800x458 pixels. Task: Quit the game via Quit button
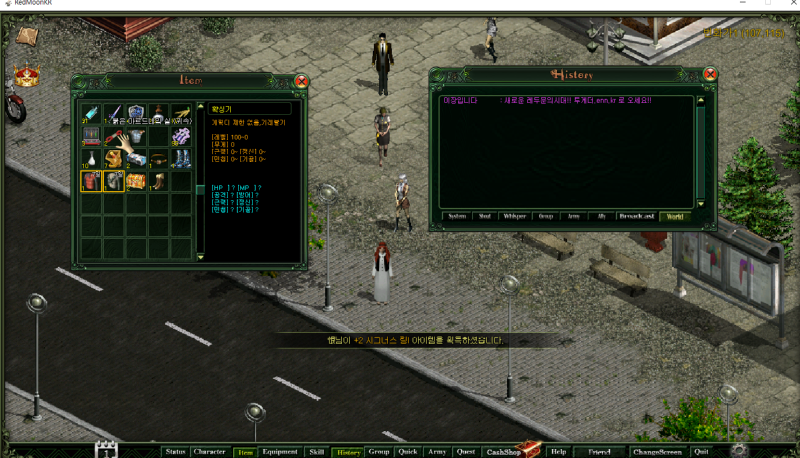(702, 451)
